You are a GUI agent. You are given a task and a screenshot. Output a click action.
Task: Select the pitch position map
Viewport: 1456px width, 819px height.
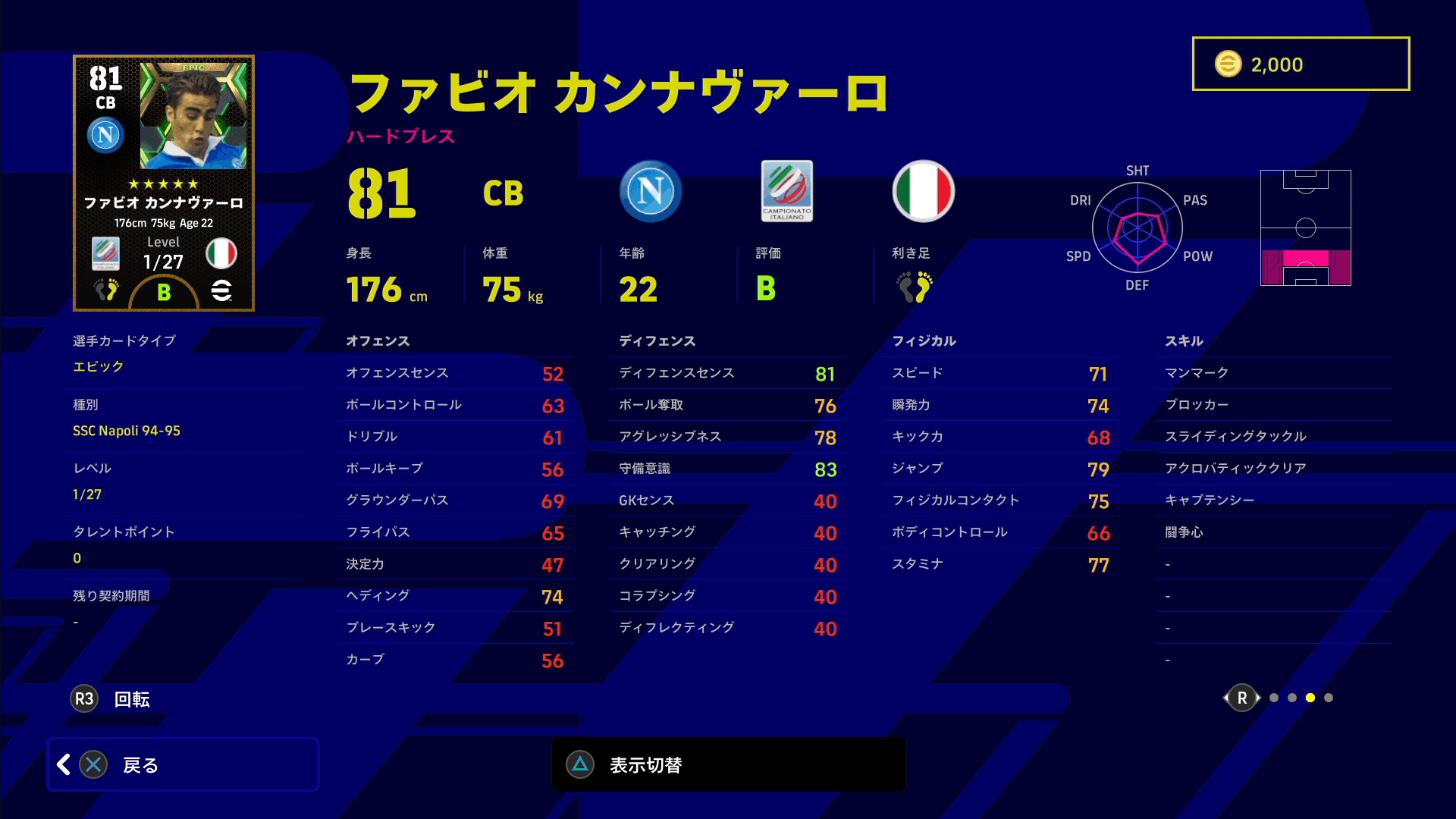coord(1306,228)
